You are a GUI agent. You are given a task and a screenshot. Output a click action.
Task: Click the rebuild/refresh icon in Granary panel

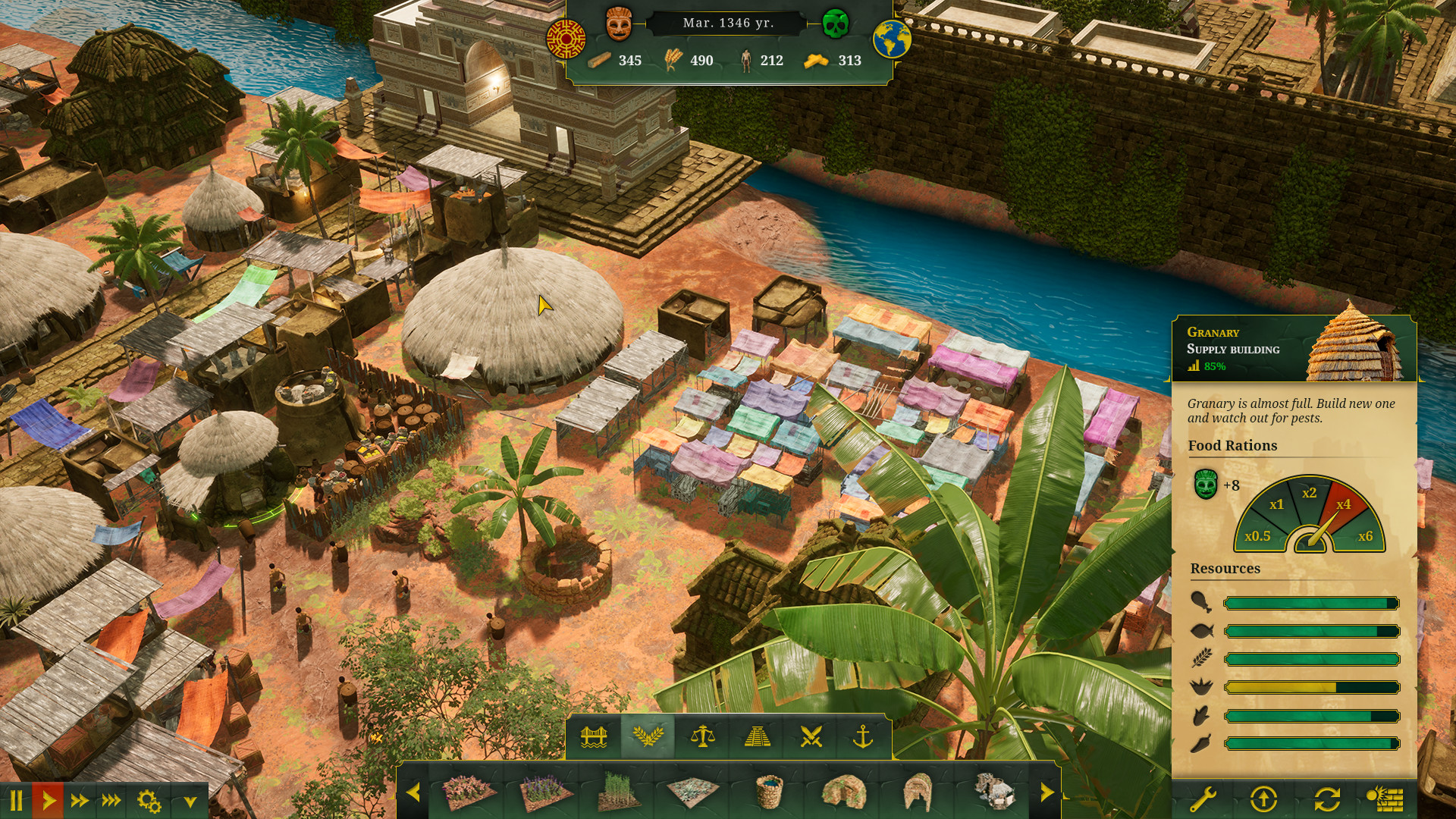point(1327,798)
